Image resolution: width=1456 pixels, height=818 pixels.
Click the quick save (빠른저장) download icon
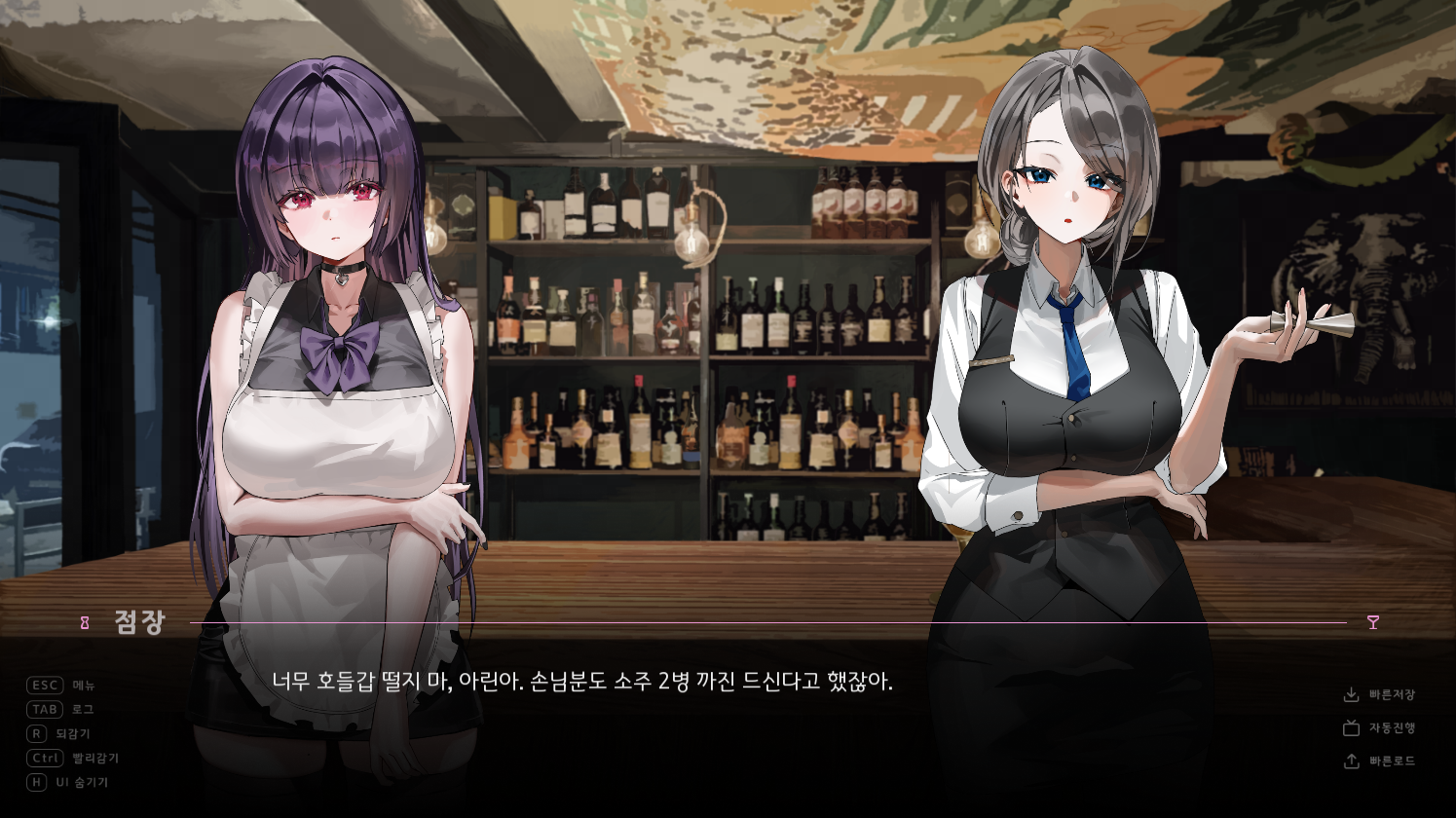pos(1353,694)
